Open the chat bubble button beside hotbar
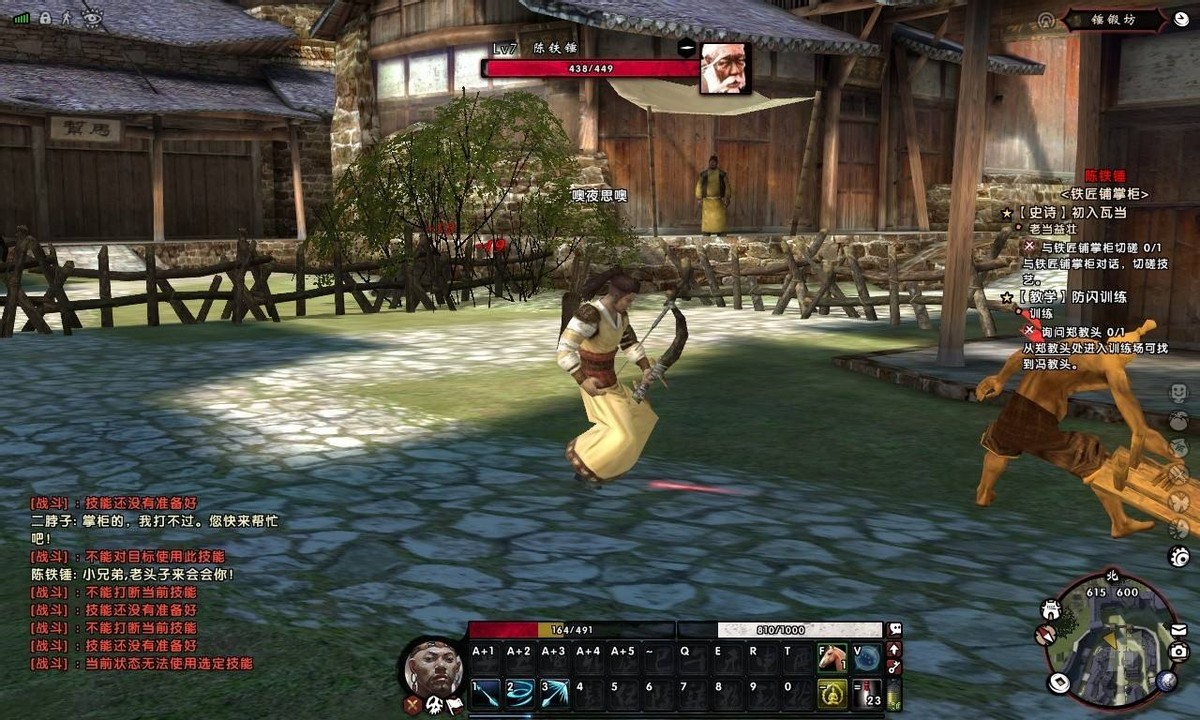Image resolution: width=1200 pixels, height=720 pixels. click(895, 630)
